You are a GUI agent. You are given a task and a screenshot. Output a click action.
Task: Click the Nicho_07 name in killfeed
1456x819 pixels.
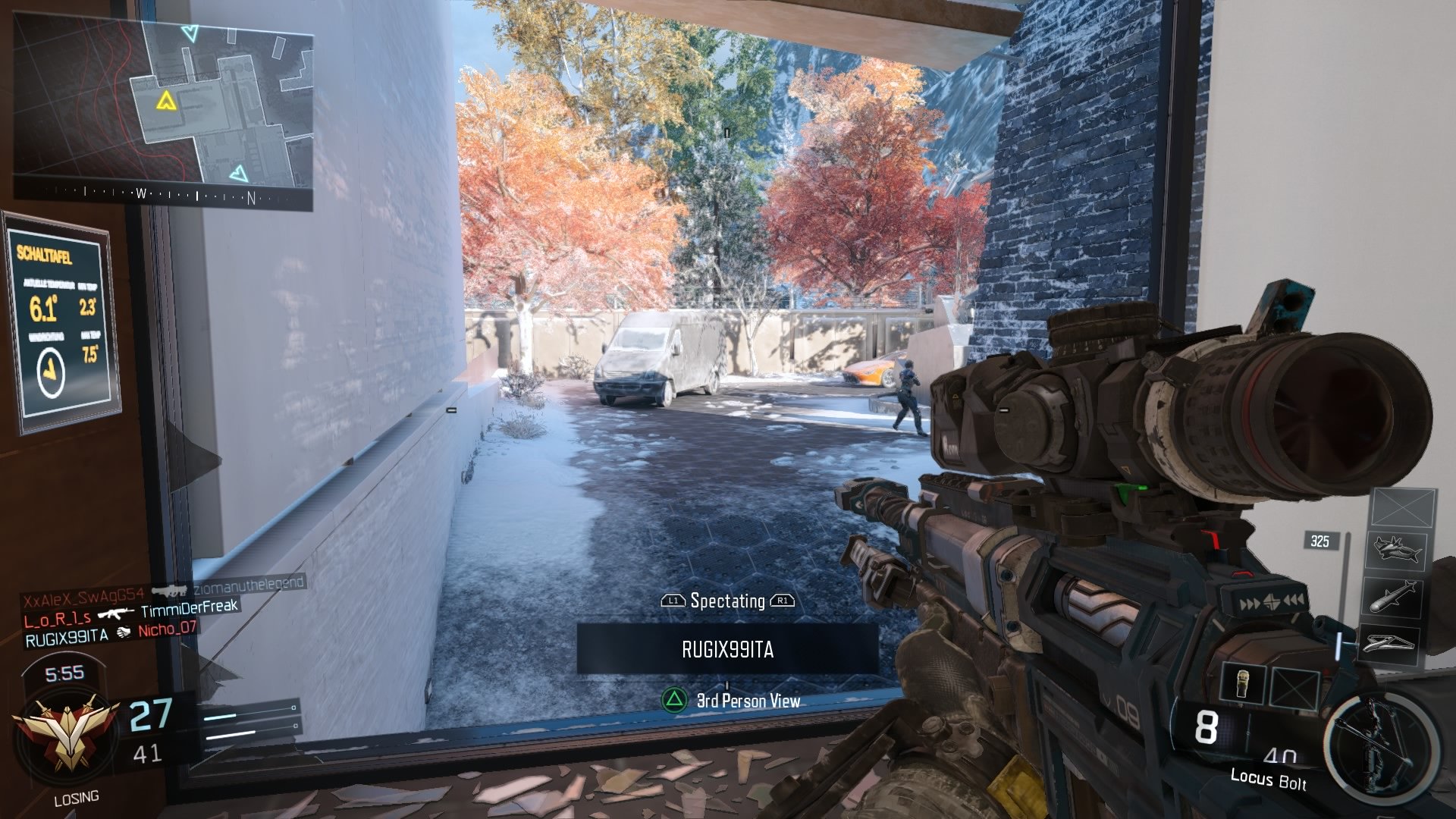pyautogui.click(x=167, y=629)
